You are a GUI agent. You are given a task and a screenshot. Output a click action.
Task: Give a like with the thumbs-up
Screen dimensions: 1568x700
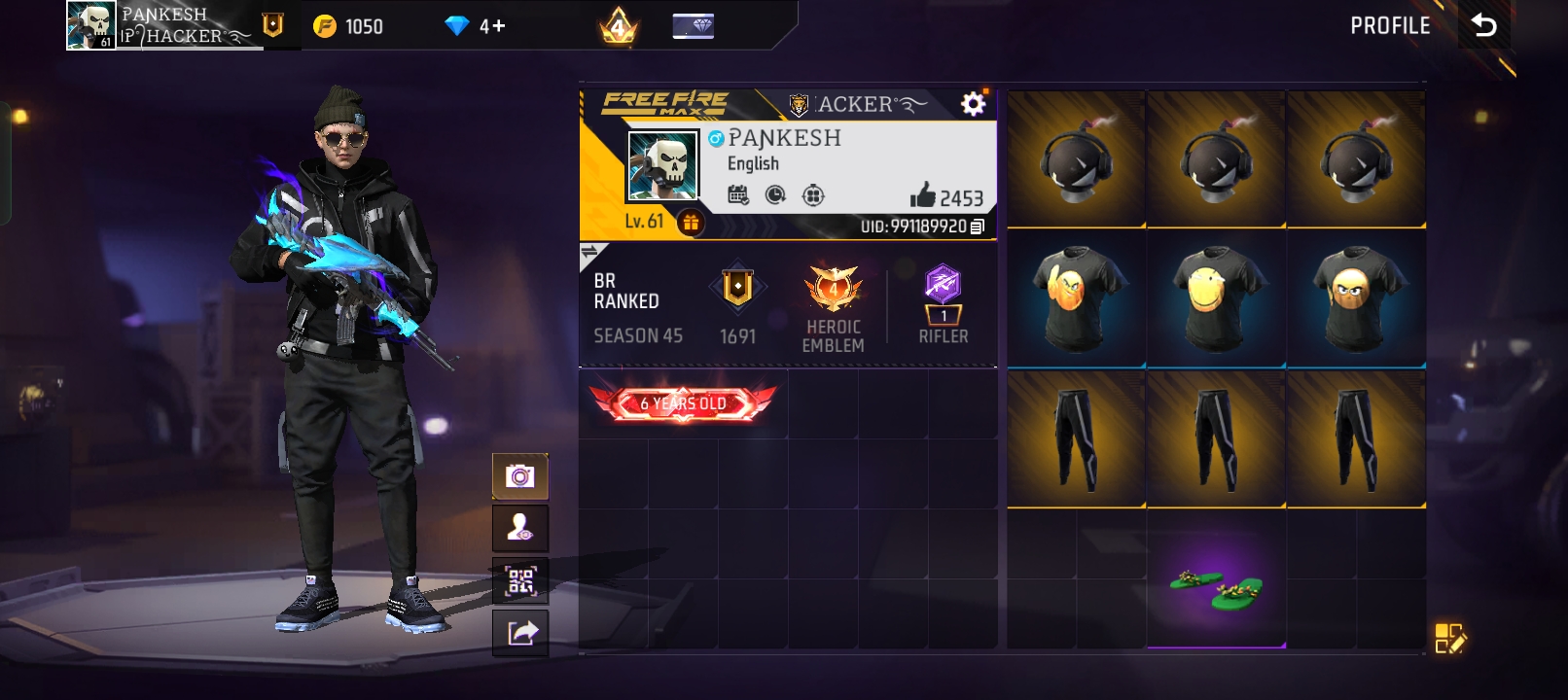(x=922, y=195)
